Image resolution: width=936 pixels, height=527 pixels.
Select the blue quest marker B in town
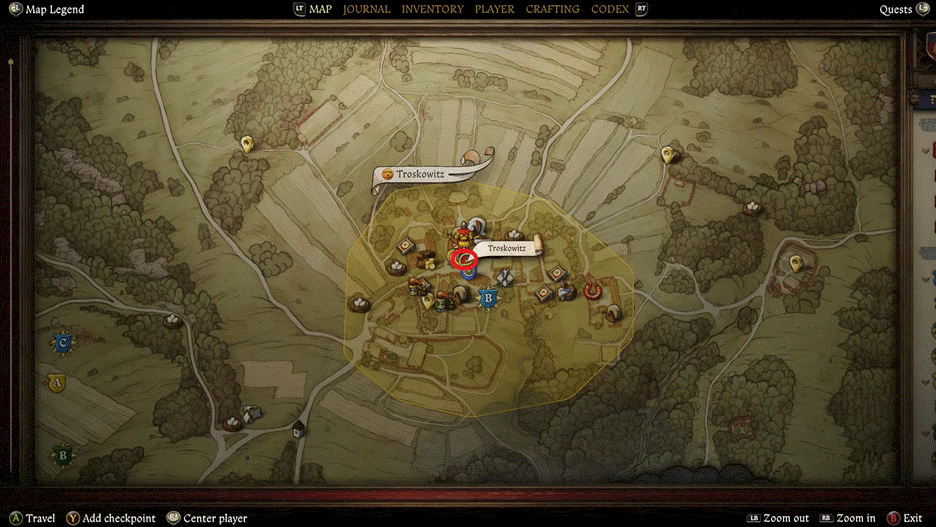[x=488, y=297]
